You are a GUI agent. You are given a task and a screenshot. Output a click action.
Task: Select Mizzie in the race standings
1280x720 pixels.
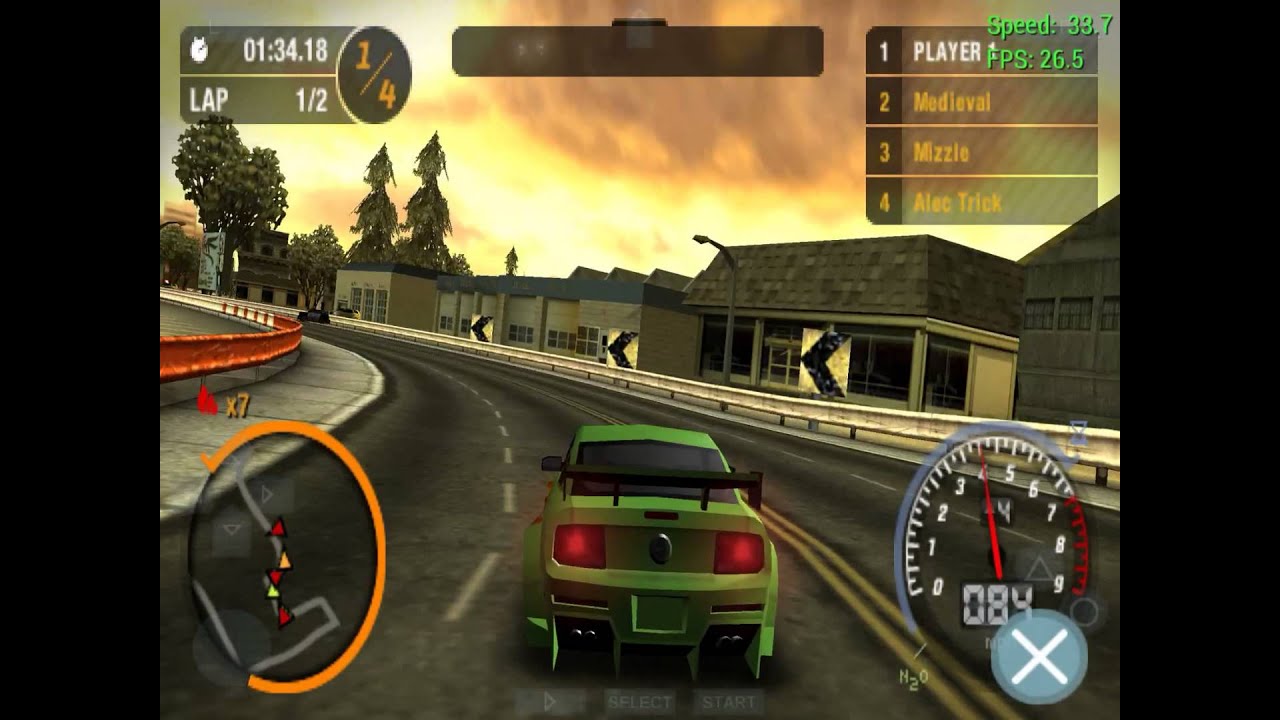click(980, 153)
